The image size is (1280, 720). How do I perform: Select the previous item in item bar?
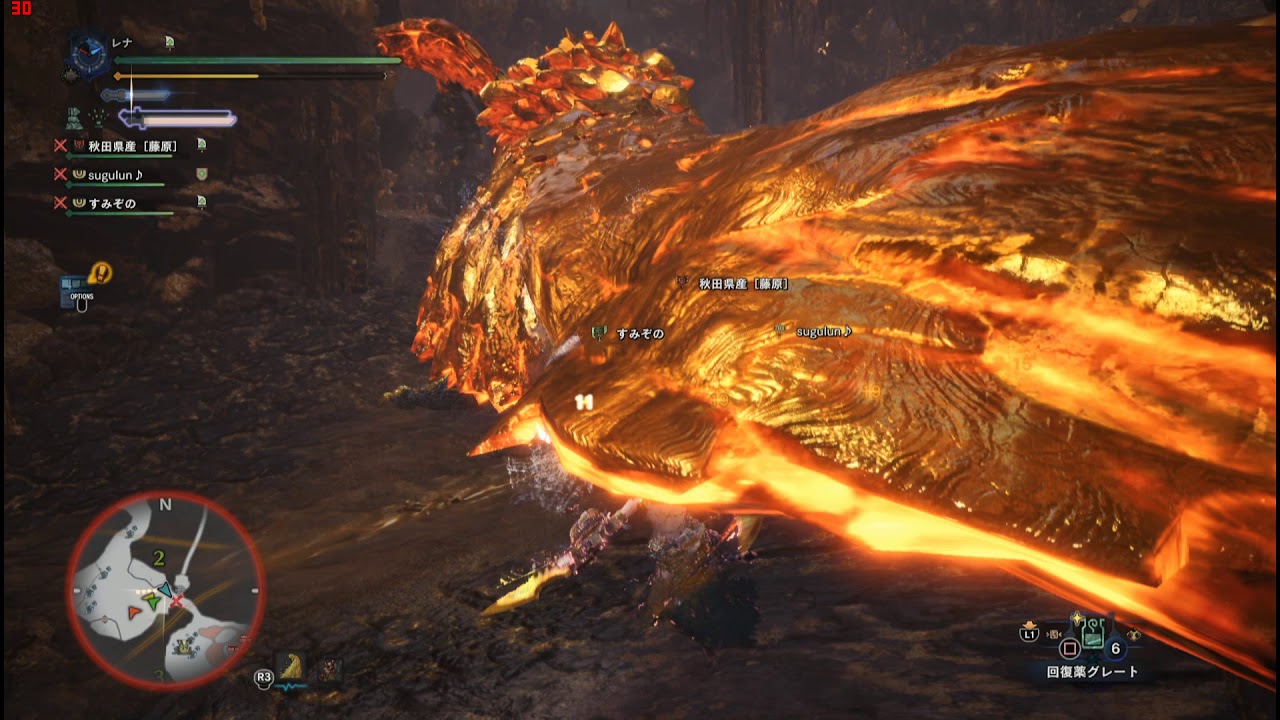coord(1056,634)
